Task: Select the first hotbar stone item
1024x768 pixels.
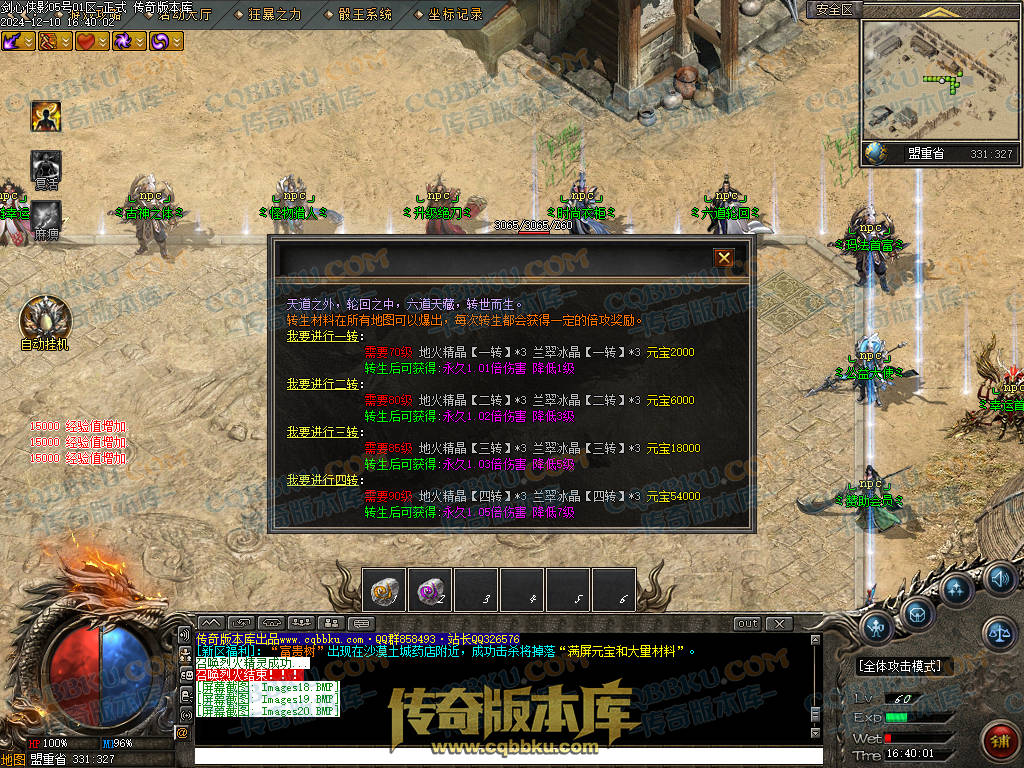Action: [384, 590]
